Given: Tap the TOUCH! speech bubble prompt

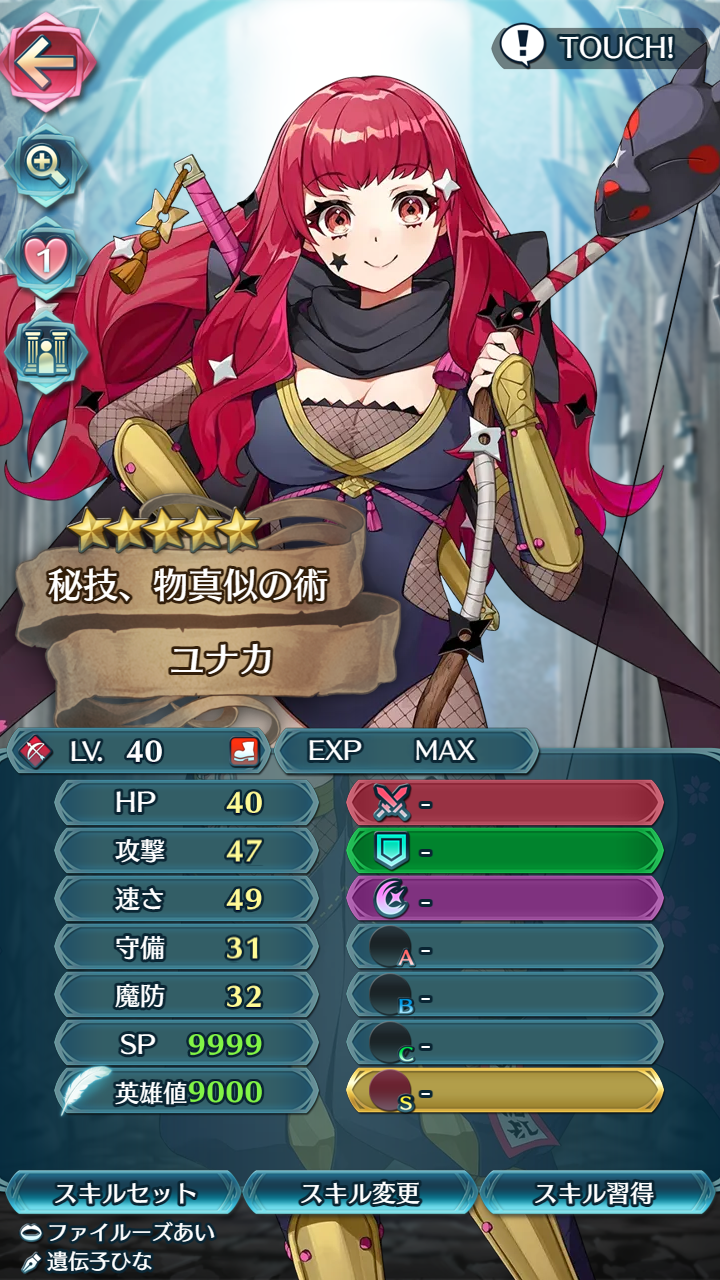Looking at the screenshot, I should click(590, 46).
